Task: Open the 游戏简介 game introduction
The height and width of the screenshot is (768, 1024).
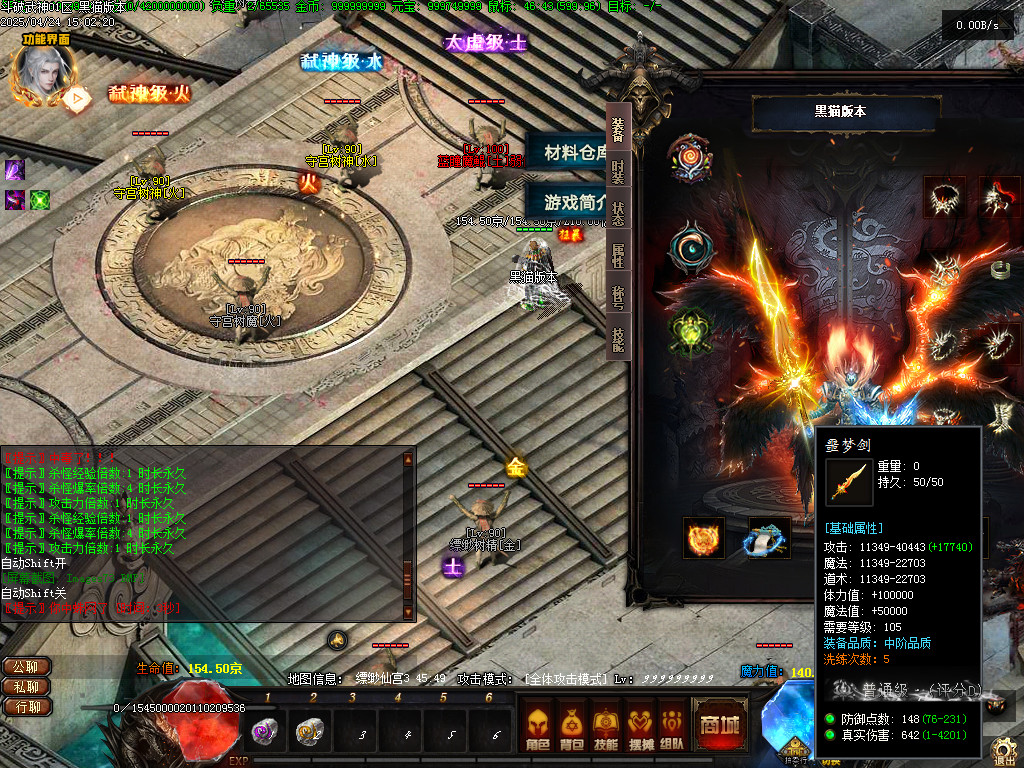Action: pos(573,200)
